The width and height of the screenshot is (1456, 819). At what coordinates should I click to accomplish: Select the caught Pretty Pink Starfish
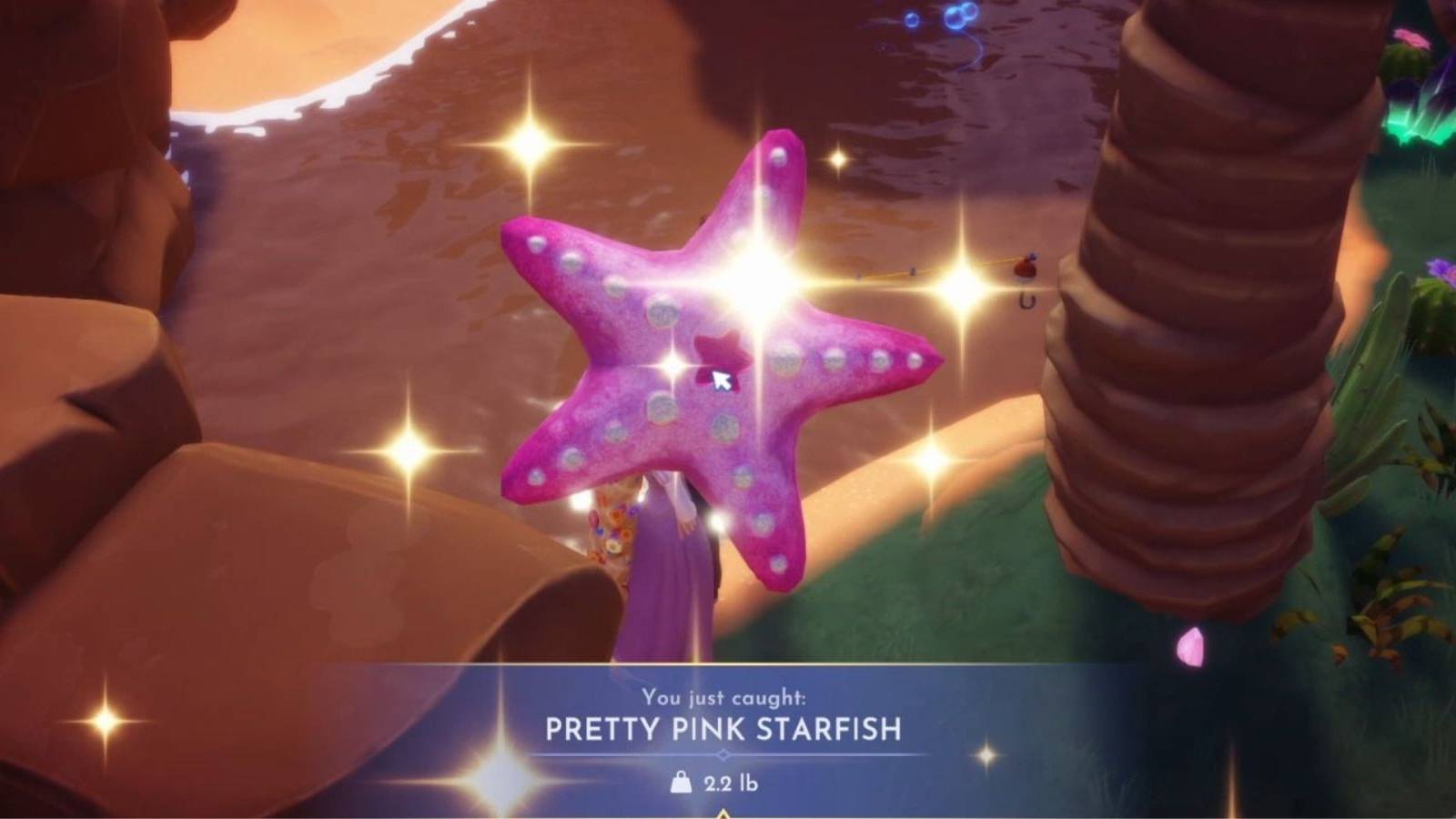(x=719, y=364)
